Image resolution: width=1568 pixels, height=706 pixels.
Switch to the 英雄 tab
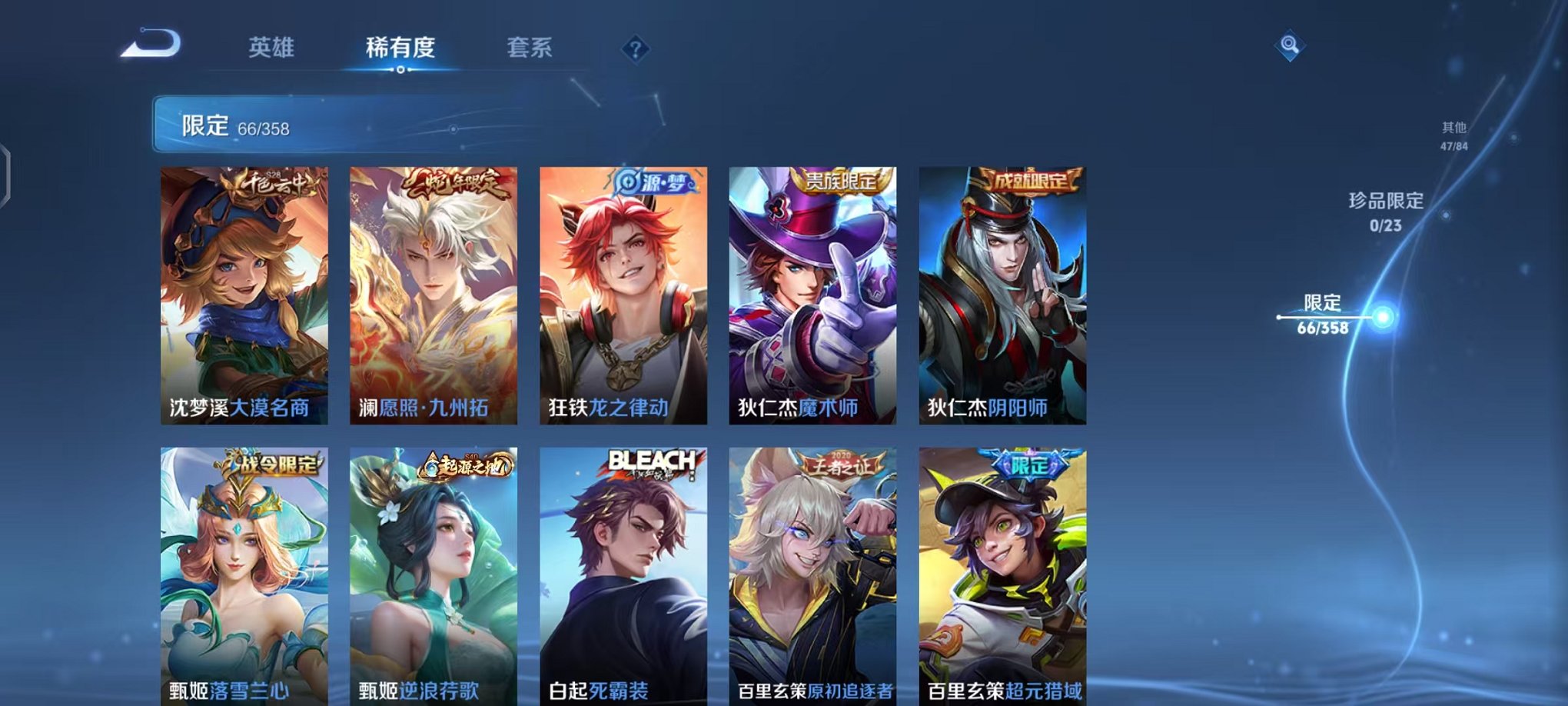tap(273, 46)
